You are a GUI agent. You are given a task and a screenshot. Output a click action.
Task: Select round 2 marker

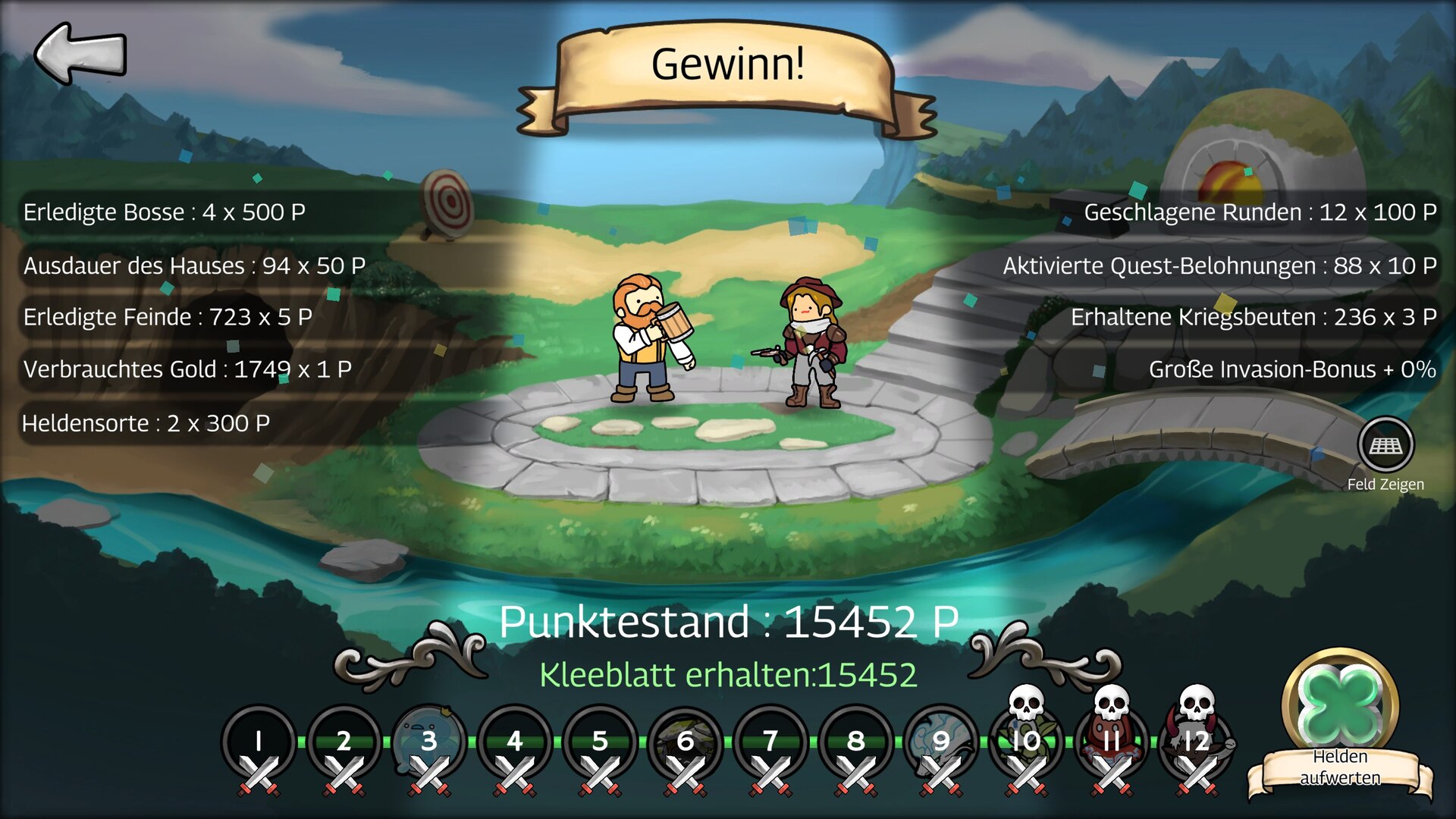click(344, 742)
